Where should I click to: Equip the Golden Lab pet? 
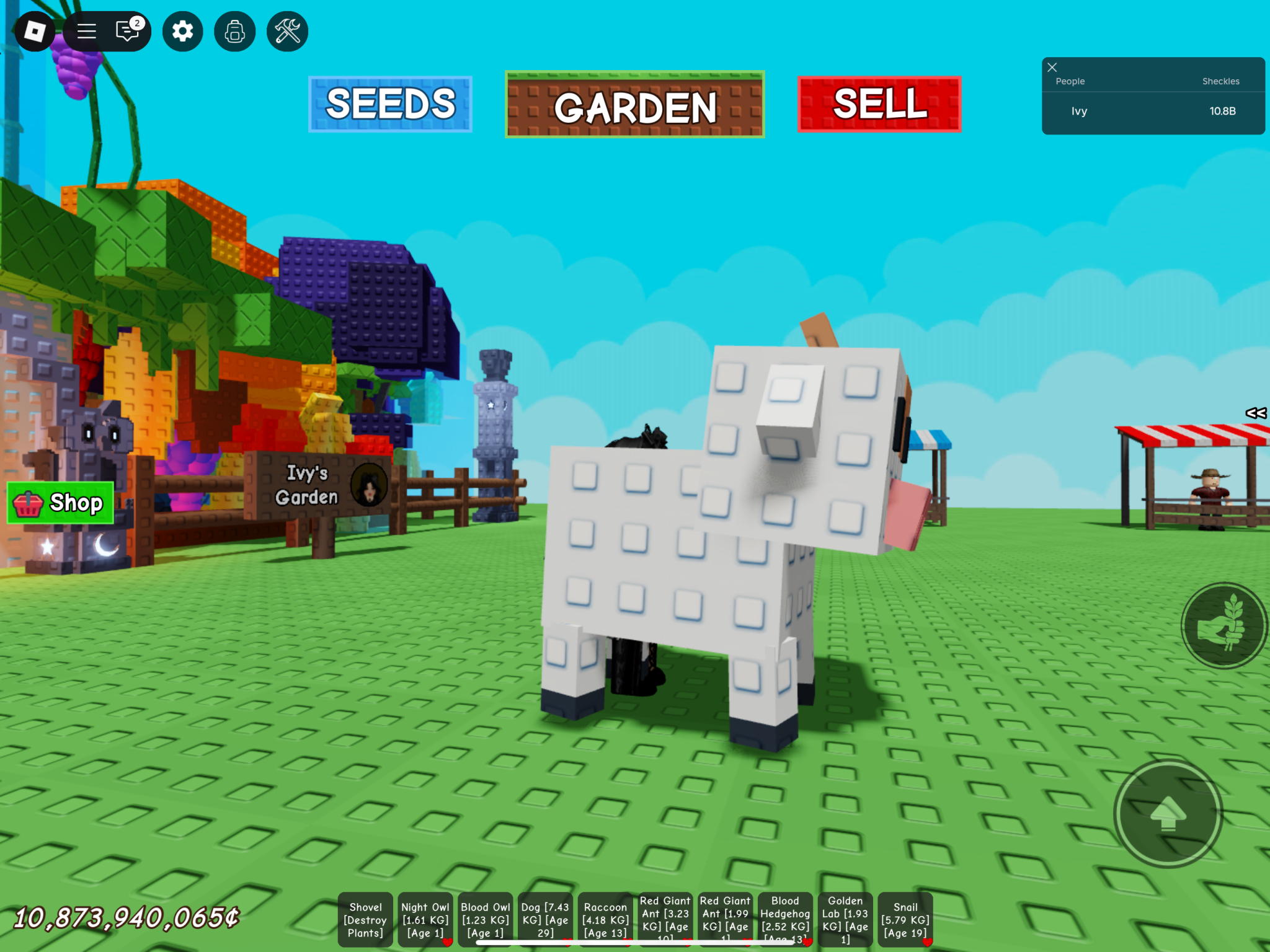845,920
